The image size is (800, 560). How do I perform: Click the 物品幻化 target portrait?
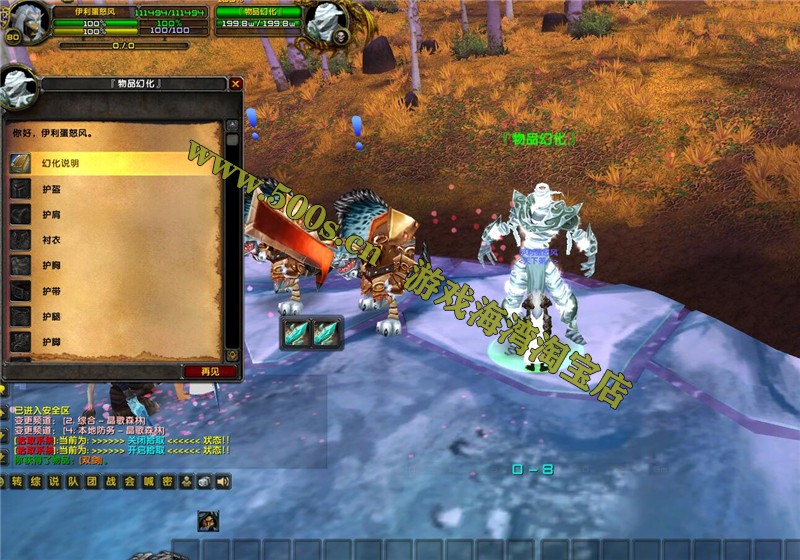pos(325,22)
